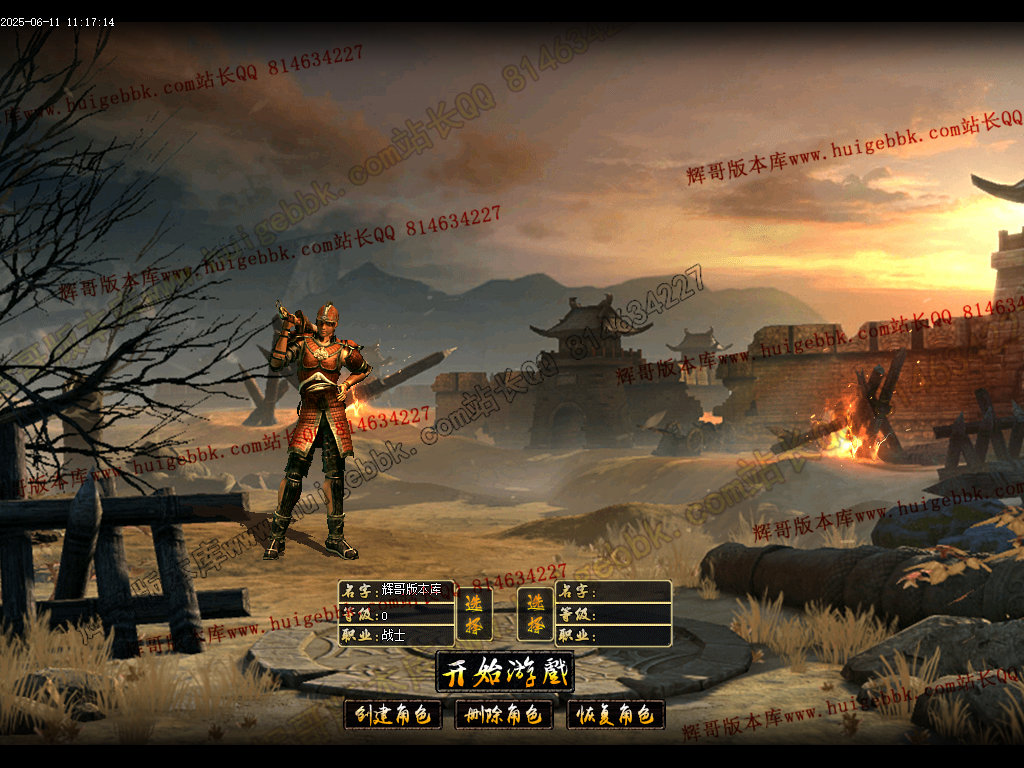The width and height of the screenshot is (1024, 768).
Task: Click 选择 beside the empty character panel
Action: click(535, 613)
